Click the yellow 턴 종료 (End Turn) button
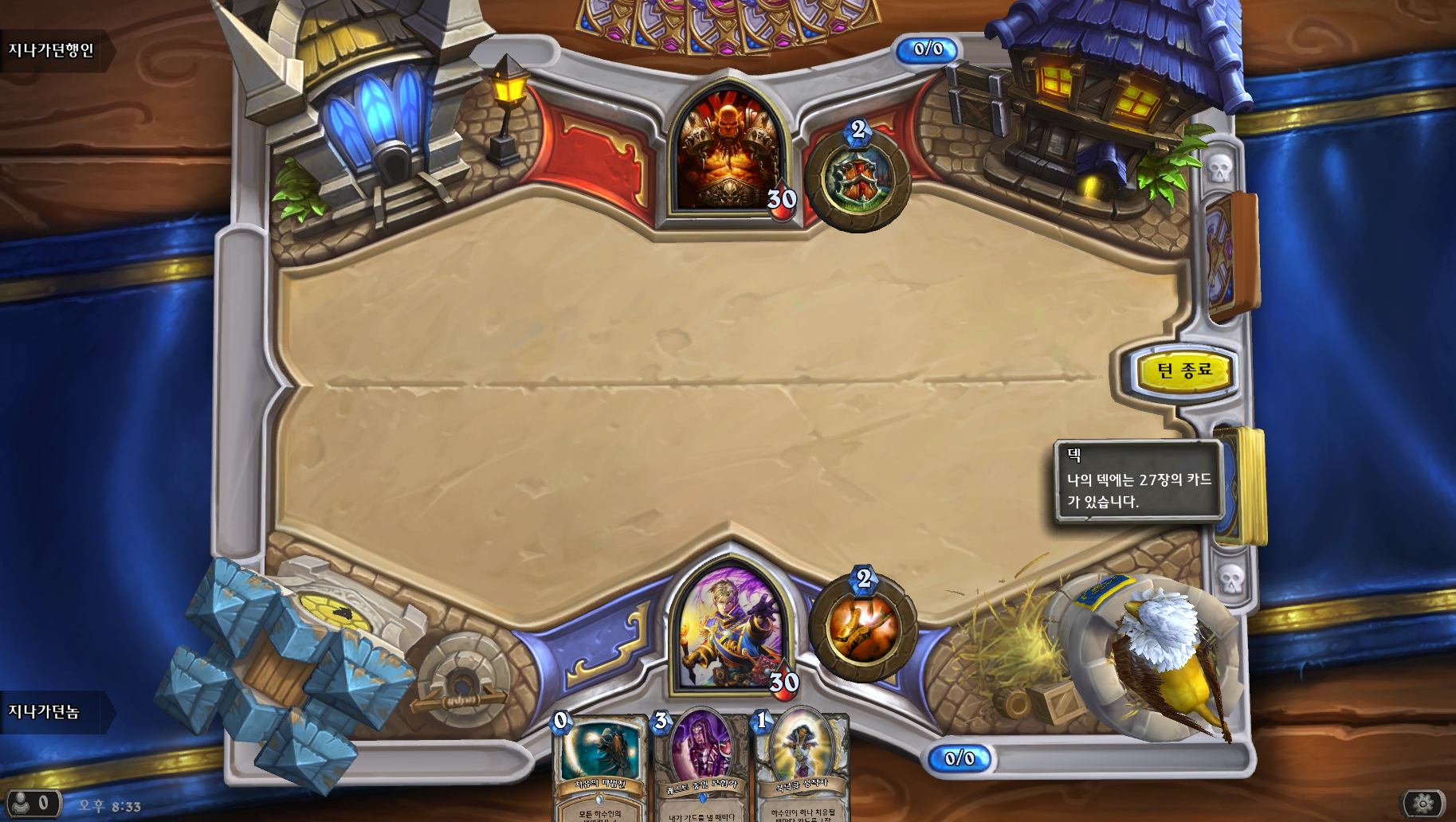1456x822 pixels. pyautogui.click(x=1183, y=371)
